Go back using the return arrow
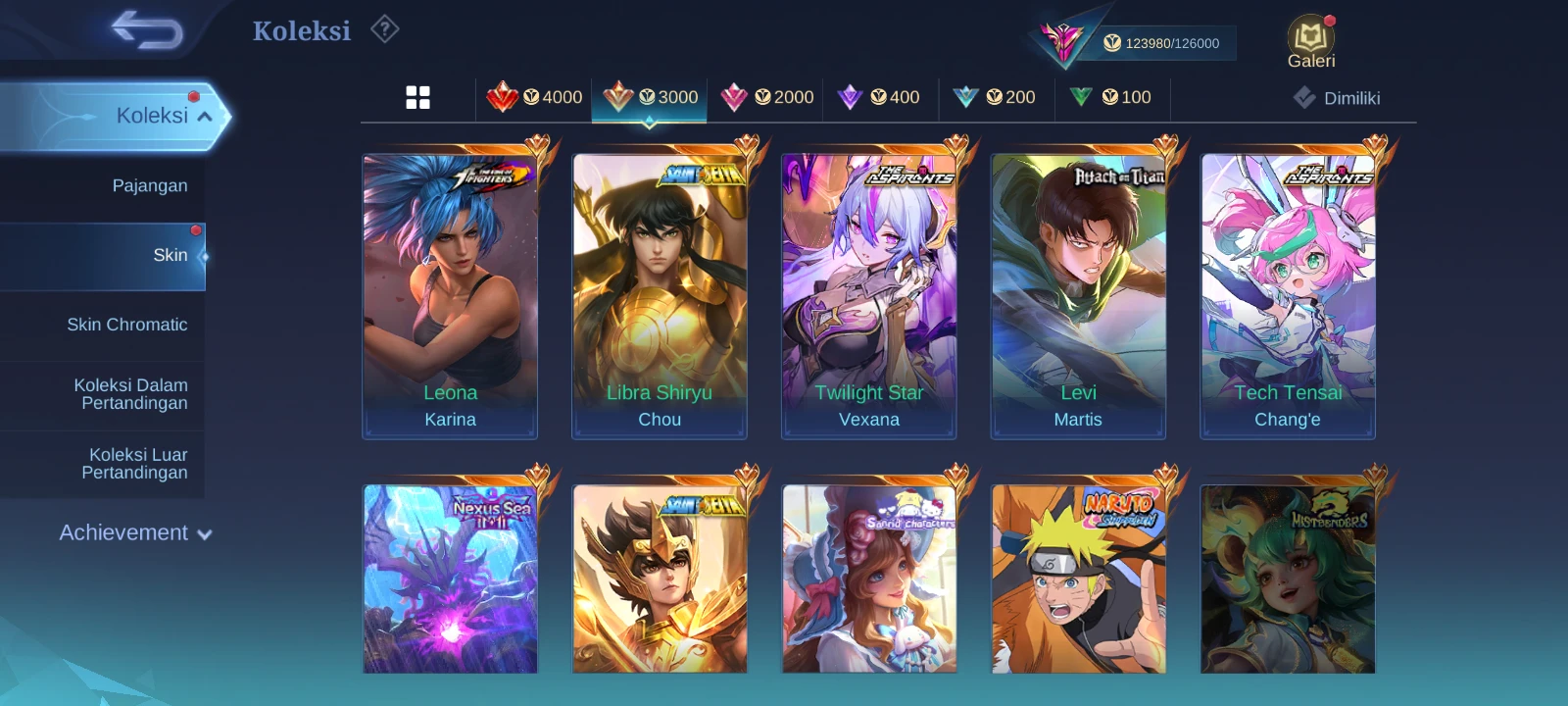 147,30
